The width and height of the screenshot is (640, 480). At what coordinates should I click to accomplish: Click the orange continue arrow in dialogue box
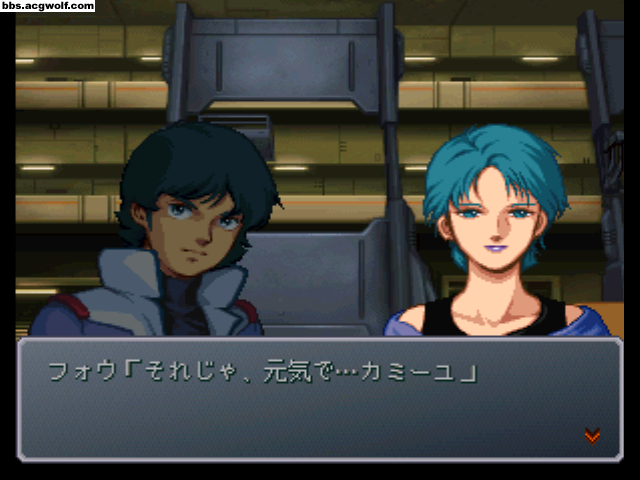(592, 435)
